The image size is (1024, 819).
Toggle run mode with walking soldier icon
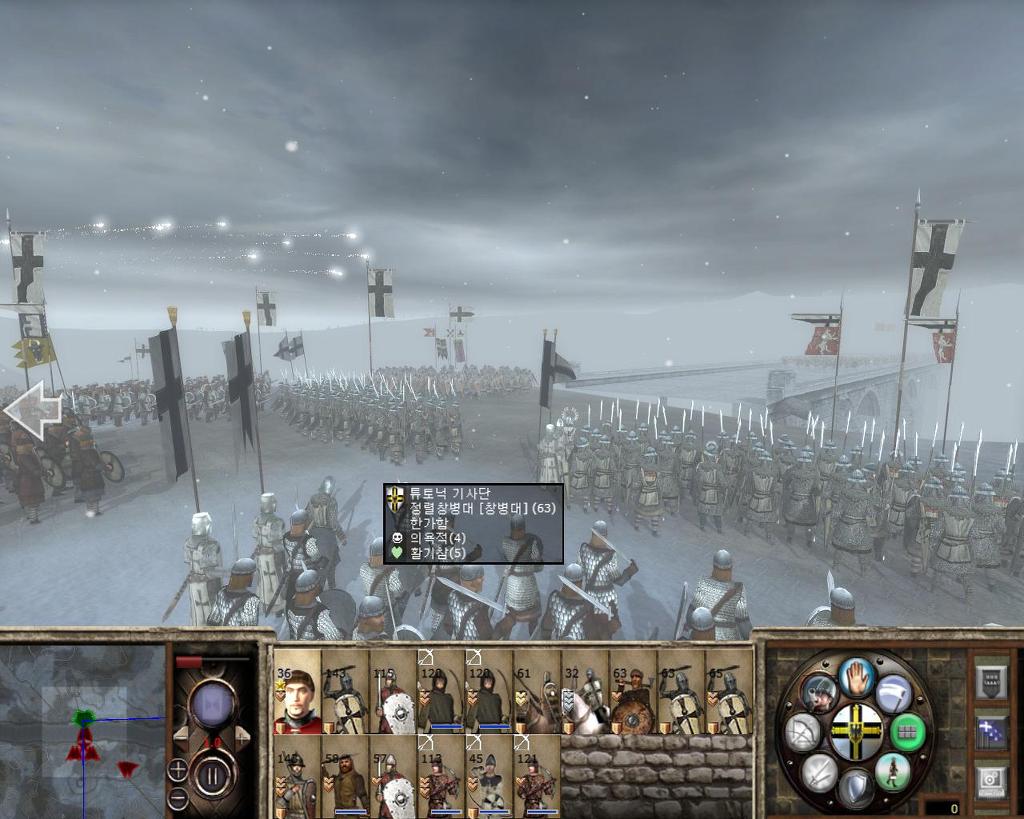click(892, 771)
